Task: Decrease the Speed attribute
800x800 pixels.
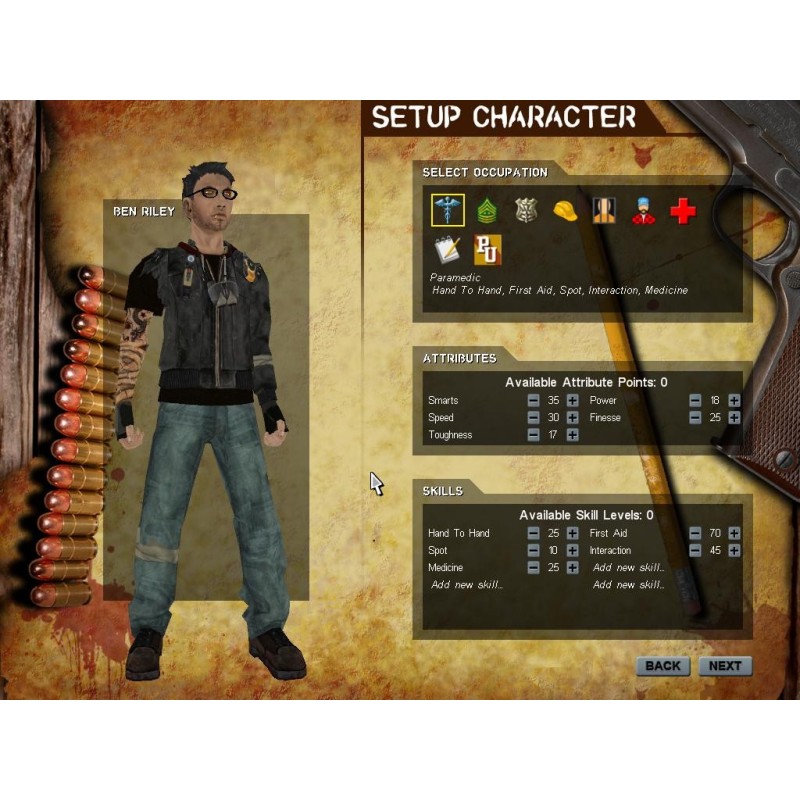Action: coord(534,418)
